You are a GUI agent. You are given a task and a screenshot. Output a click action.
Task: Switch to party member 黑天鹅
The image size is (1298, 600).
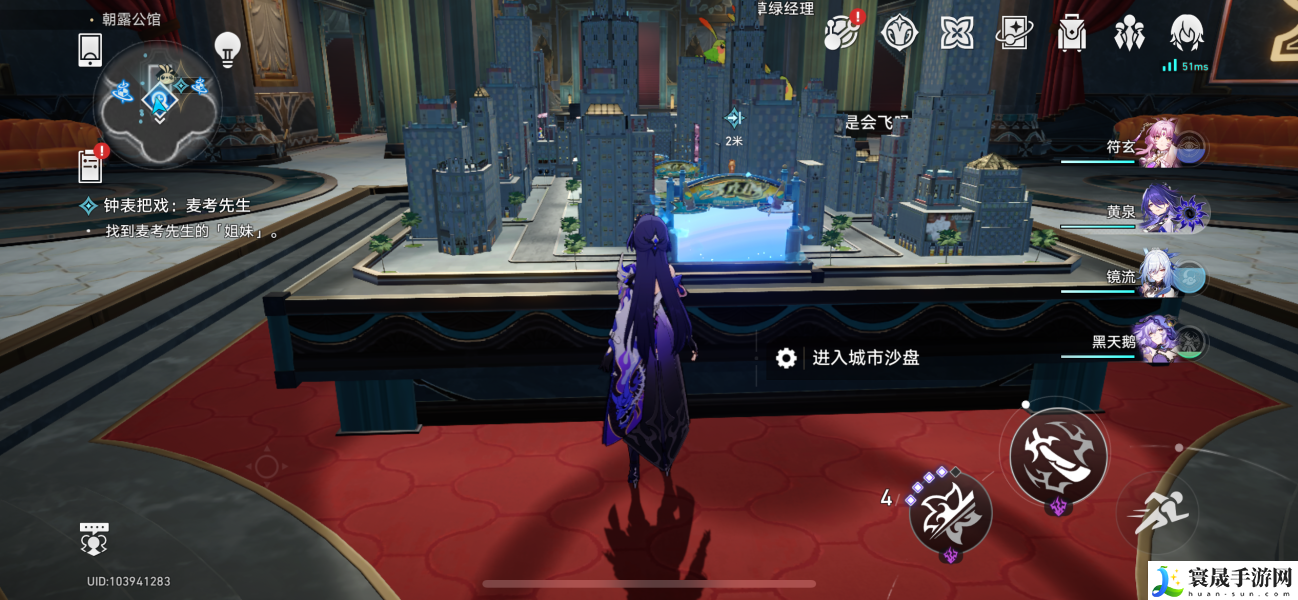(1166, 342)
